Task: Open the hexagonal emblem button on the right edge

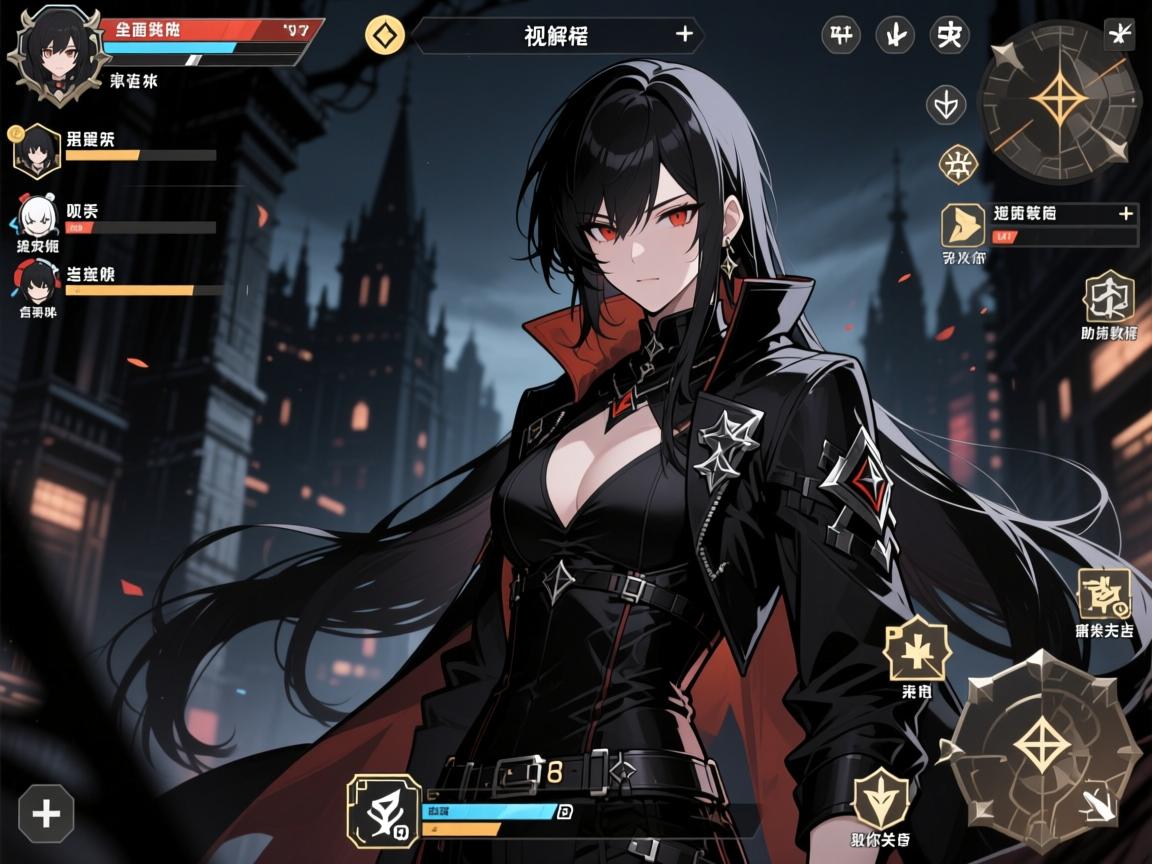Action: tap(1109, 296)
